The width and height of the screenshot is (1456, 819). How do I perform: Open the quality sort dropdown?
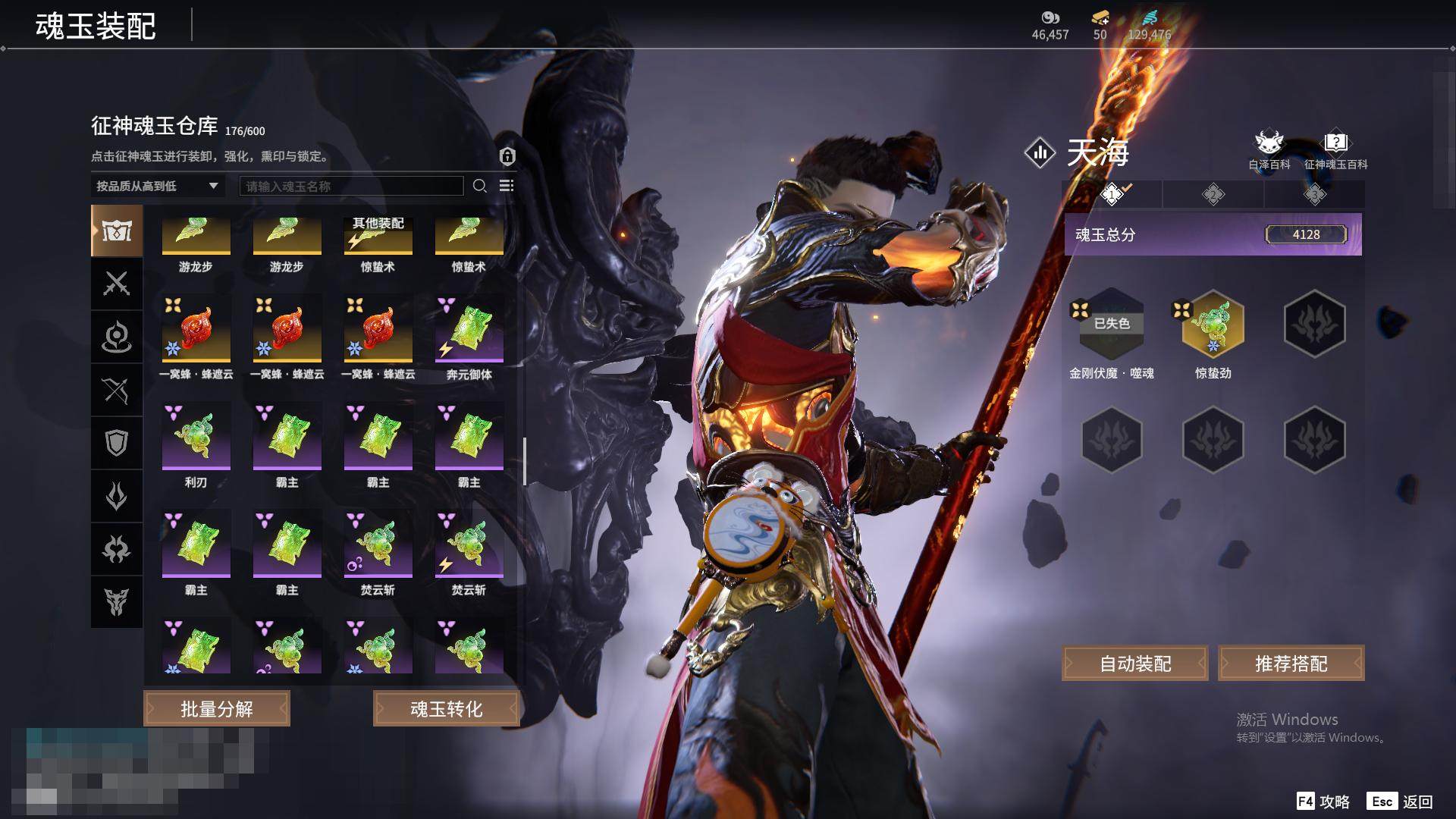157,186
